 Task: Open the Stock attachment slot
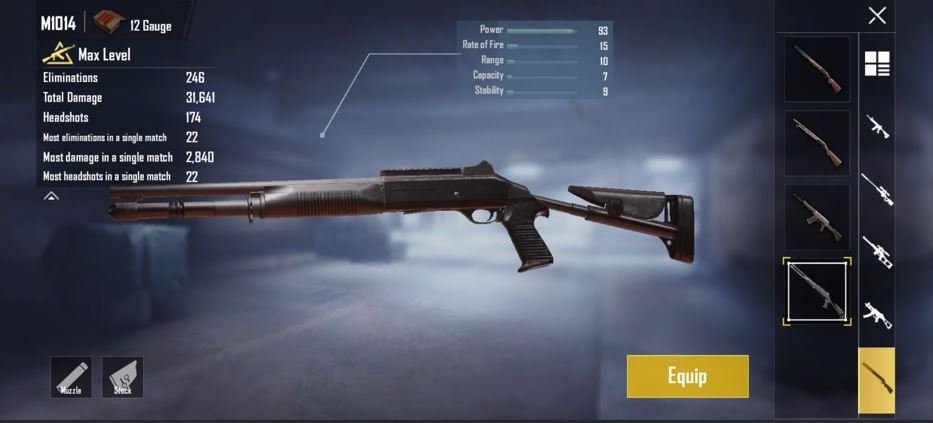(122, 377)
